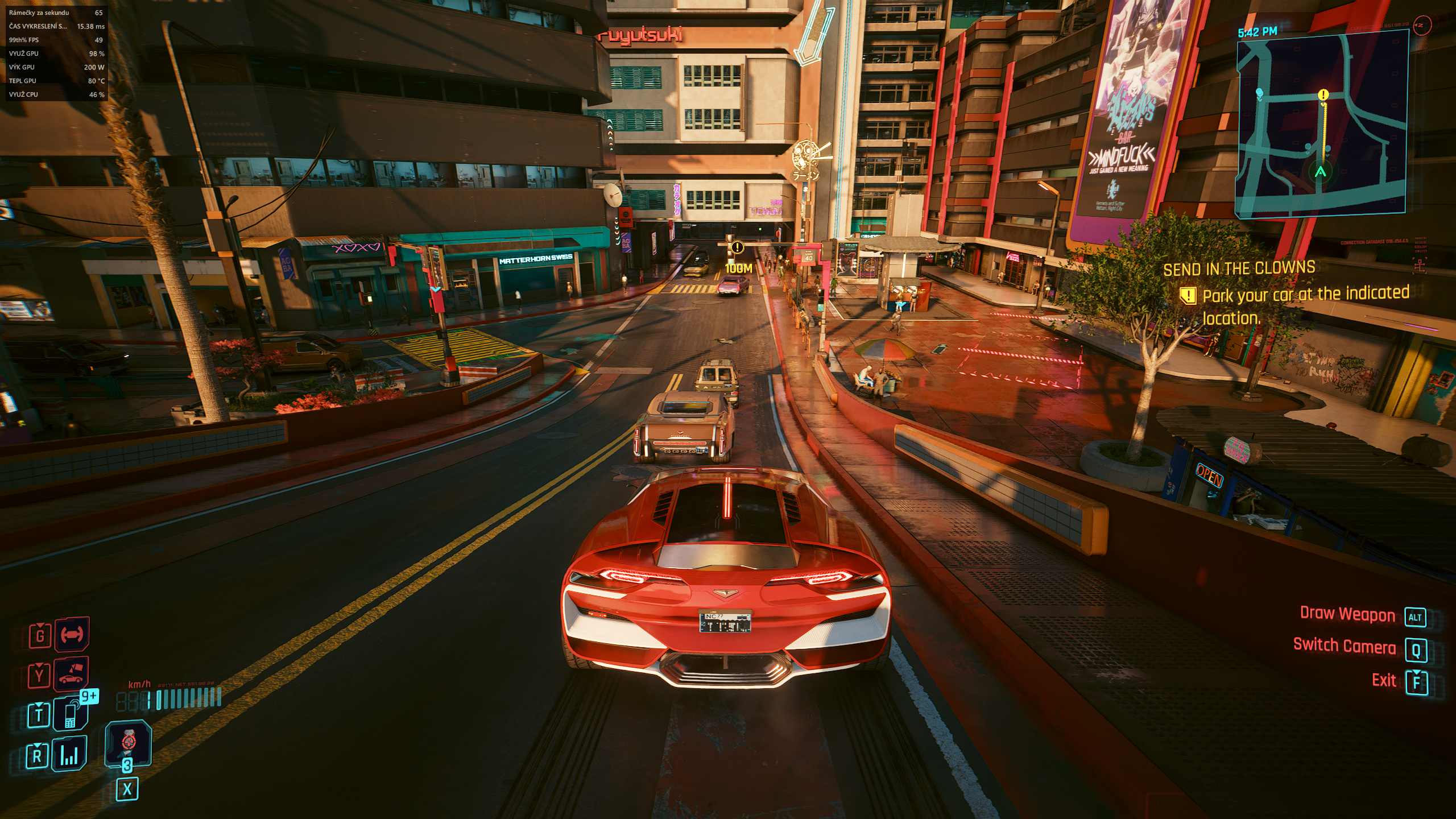Choose the Exit vehicle action
The width and height of the screenshot is (1456, 819).
click(1384, 680)
